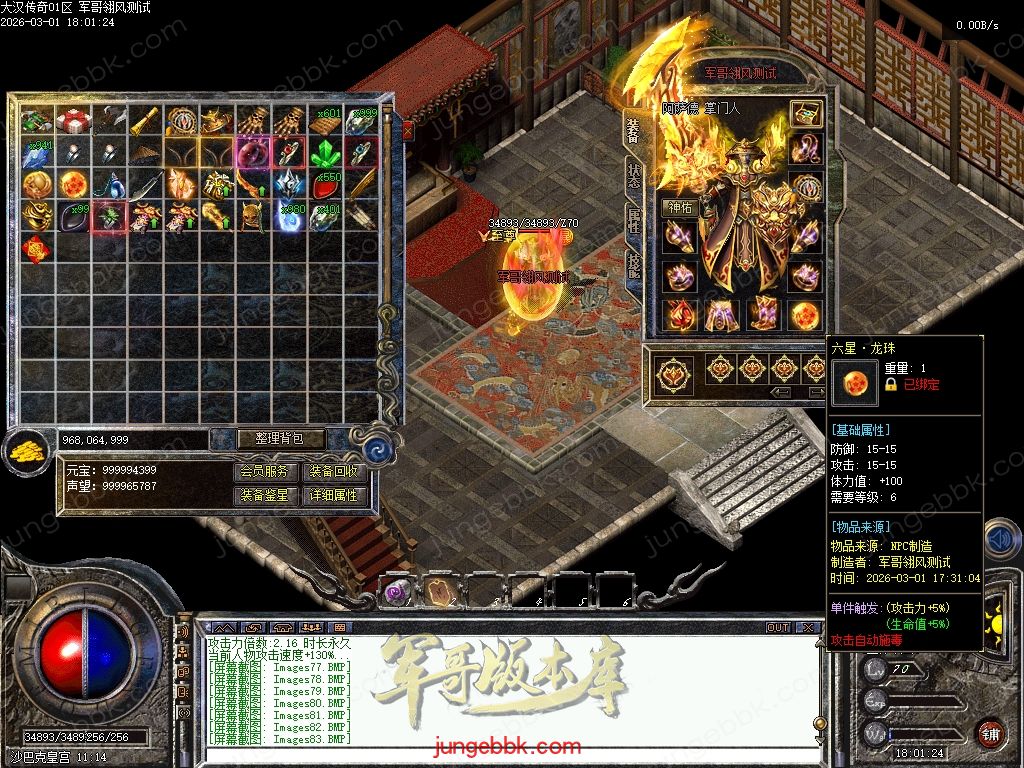Open the 属性 attributes tab
Screen dimensions: 1024x768
633,220
